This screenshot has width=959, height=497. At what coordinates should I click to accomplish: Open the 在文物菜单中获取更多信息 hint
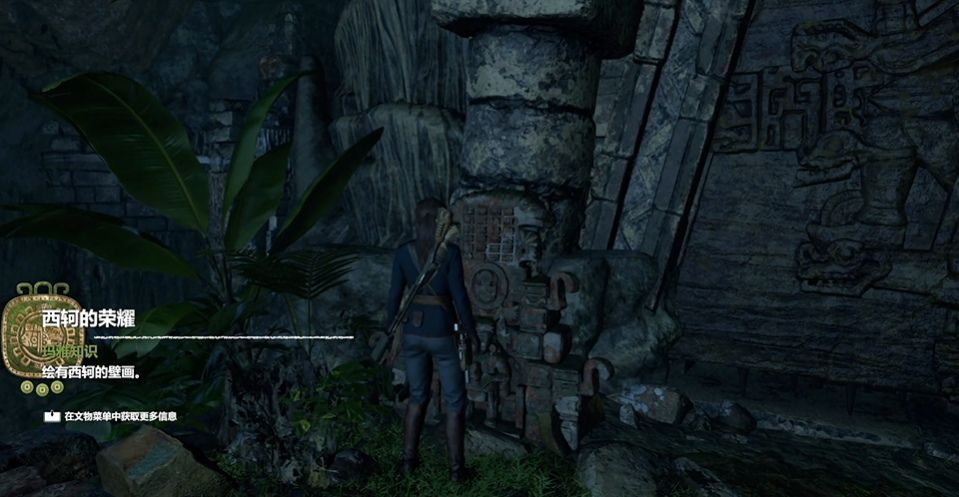click(120, 416)
